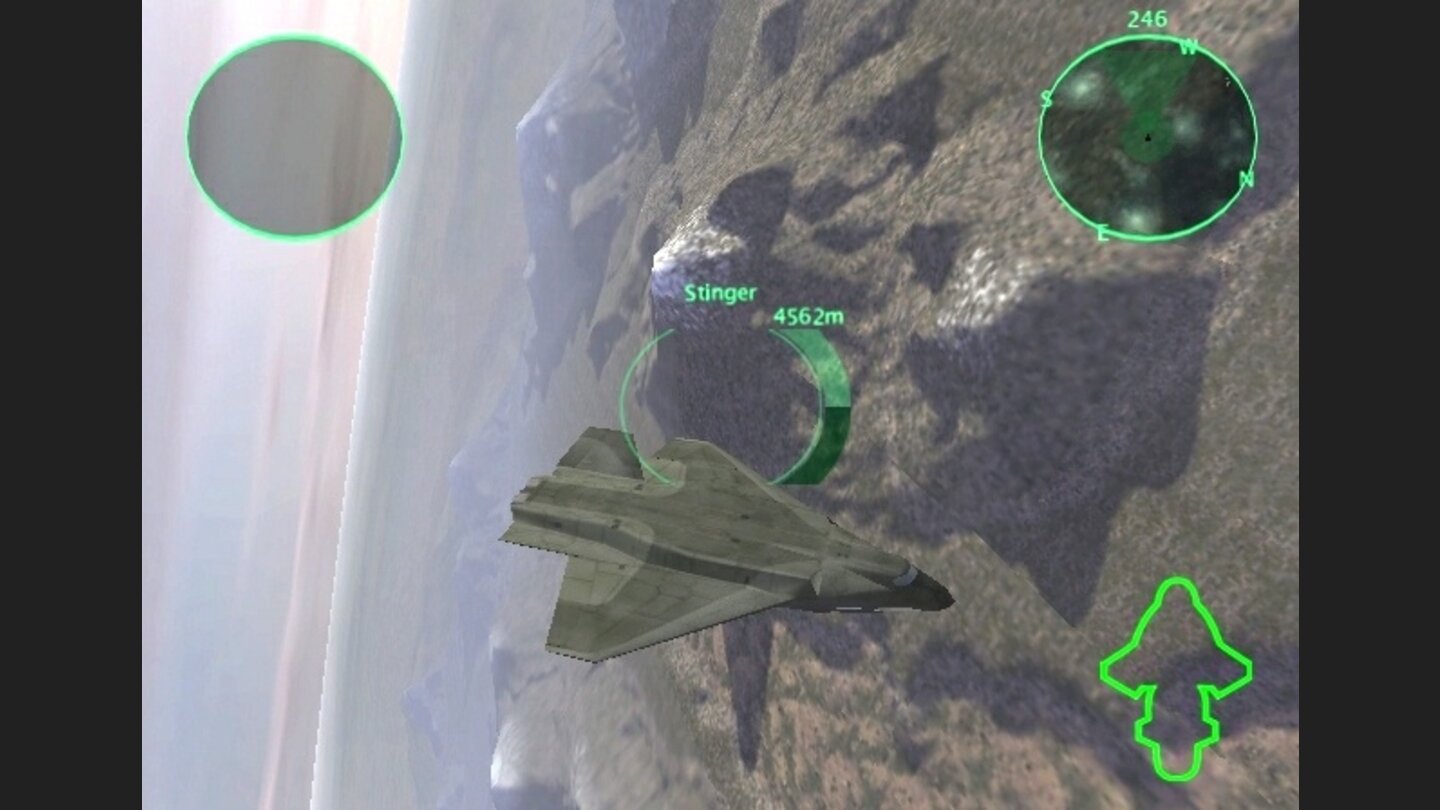Click the E marker on the compass ring

point(1104,233)
